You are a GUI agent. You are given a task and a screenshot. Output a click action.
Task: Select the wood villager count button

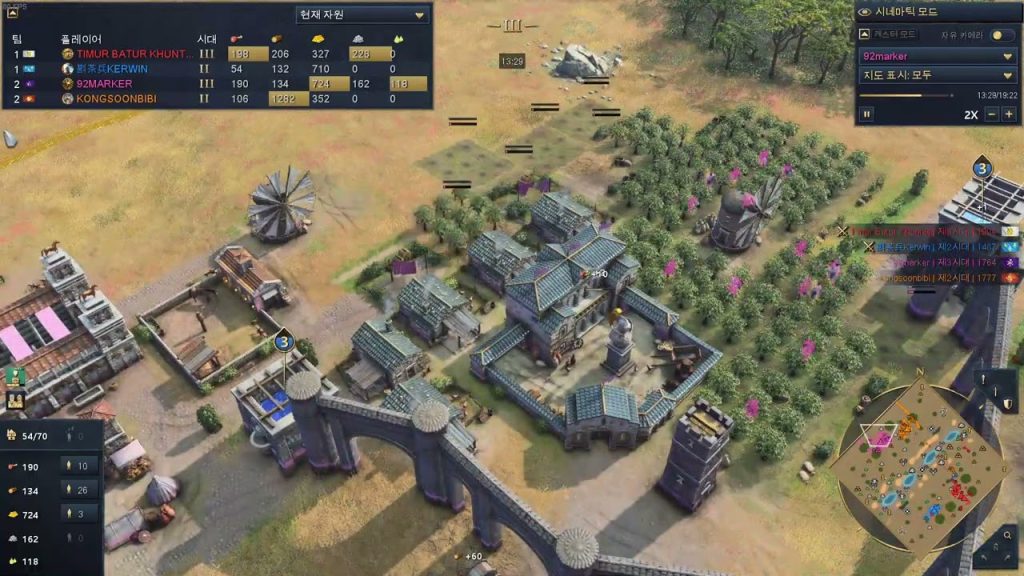tap(80, 489)
